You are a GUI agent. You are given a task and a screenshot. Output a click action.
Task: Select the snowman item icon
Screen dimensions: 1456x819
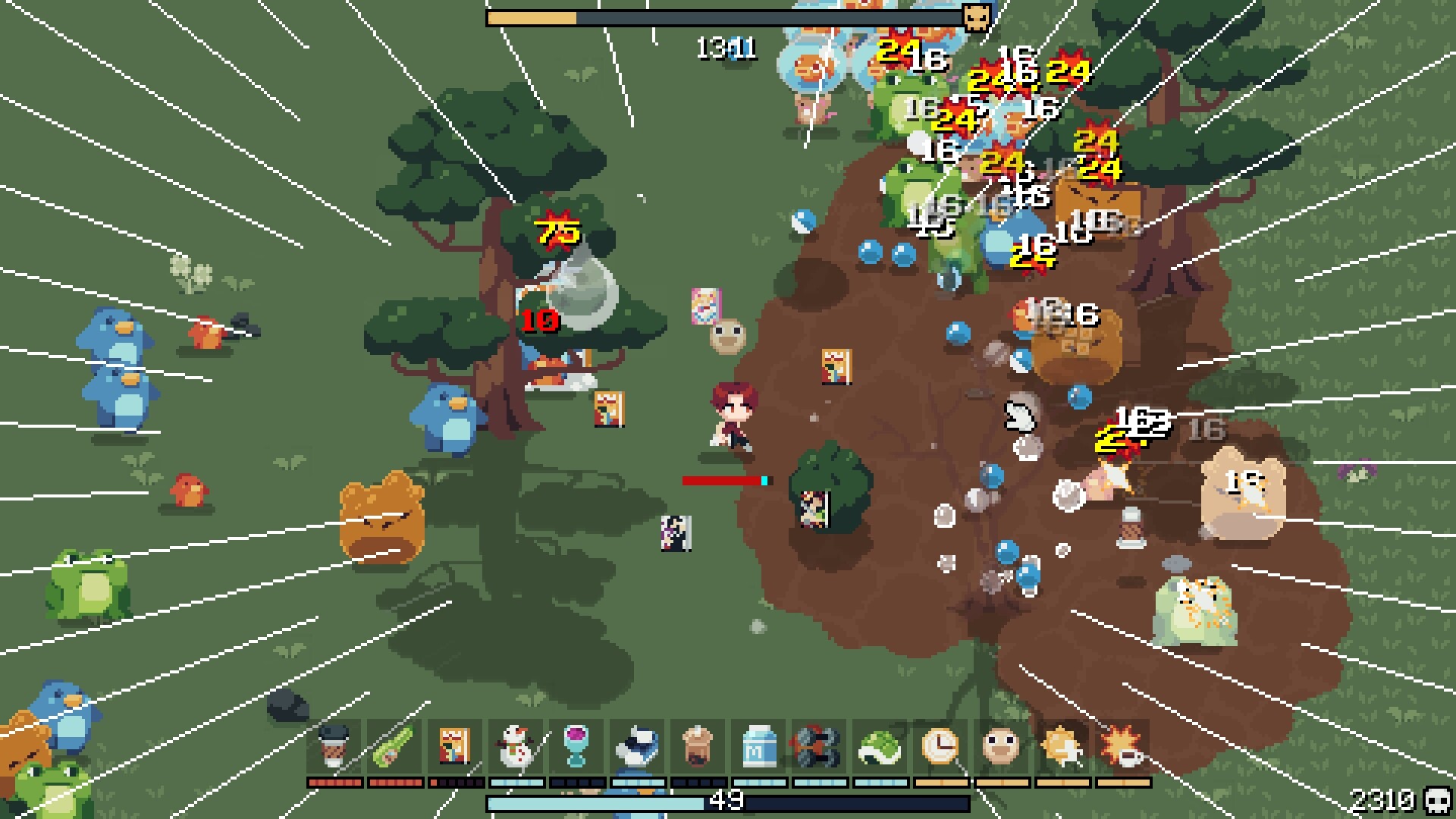tap(514, 747)
